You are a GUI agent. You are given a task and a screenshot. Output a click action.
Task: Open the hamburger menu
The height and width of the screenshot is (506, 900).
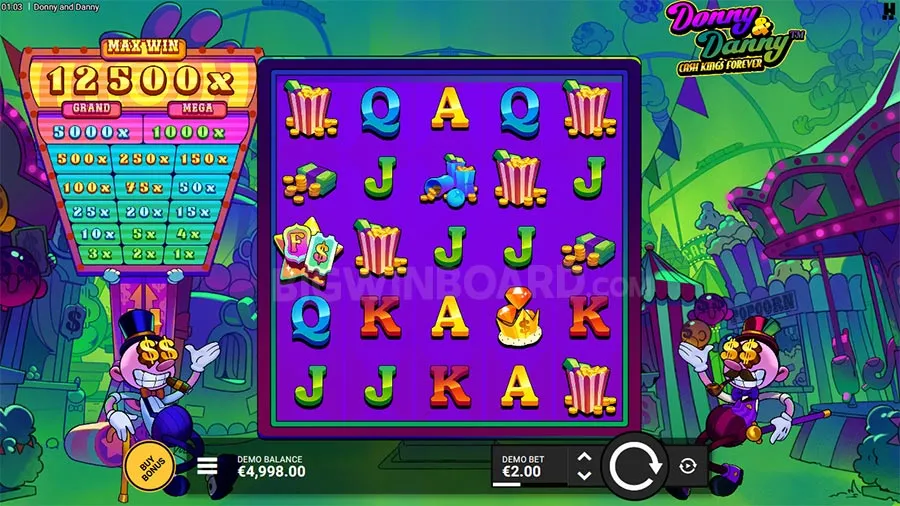tap(208, 466)
